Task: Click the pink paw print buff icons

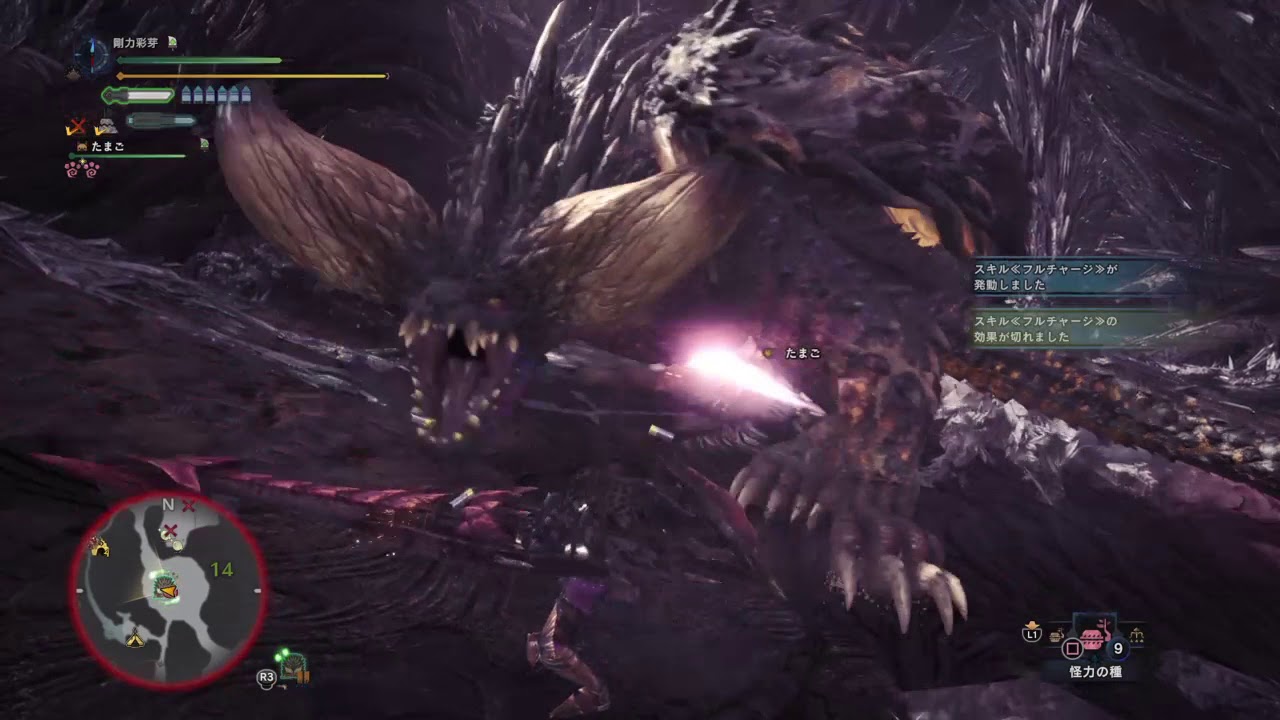Action: [x=82, y=167]
